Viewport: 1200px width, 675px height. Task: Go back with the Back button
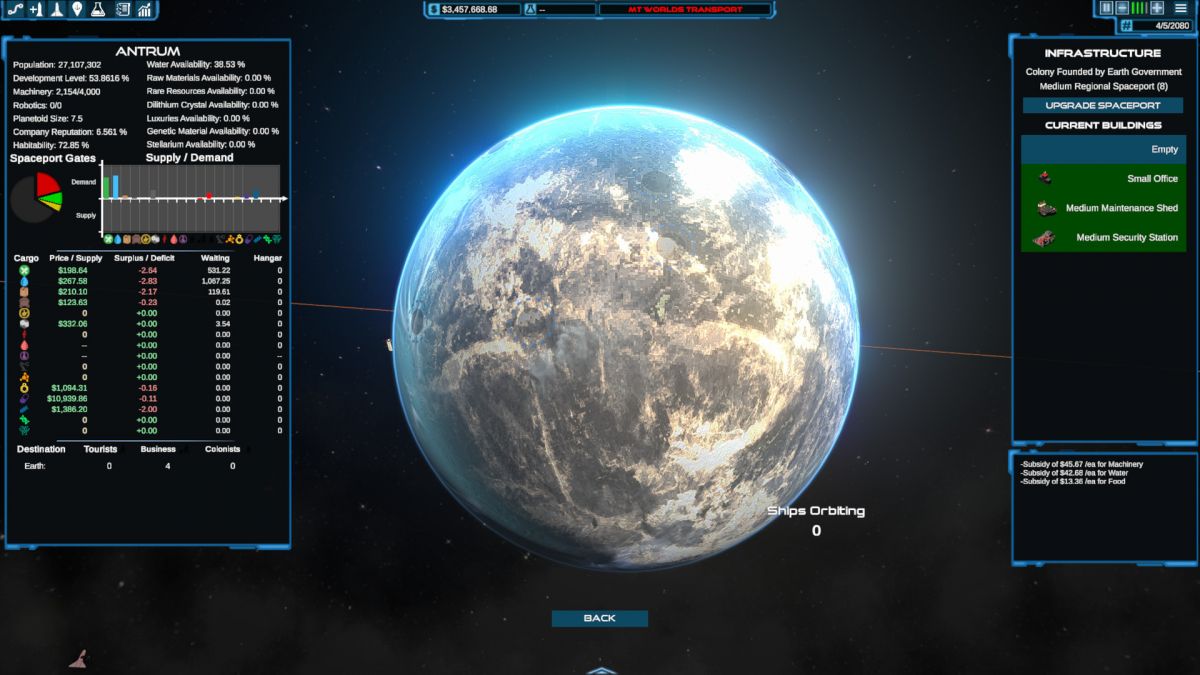coord(599,618)
